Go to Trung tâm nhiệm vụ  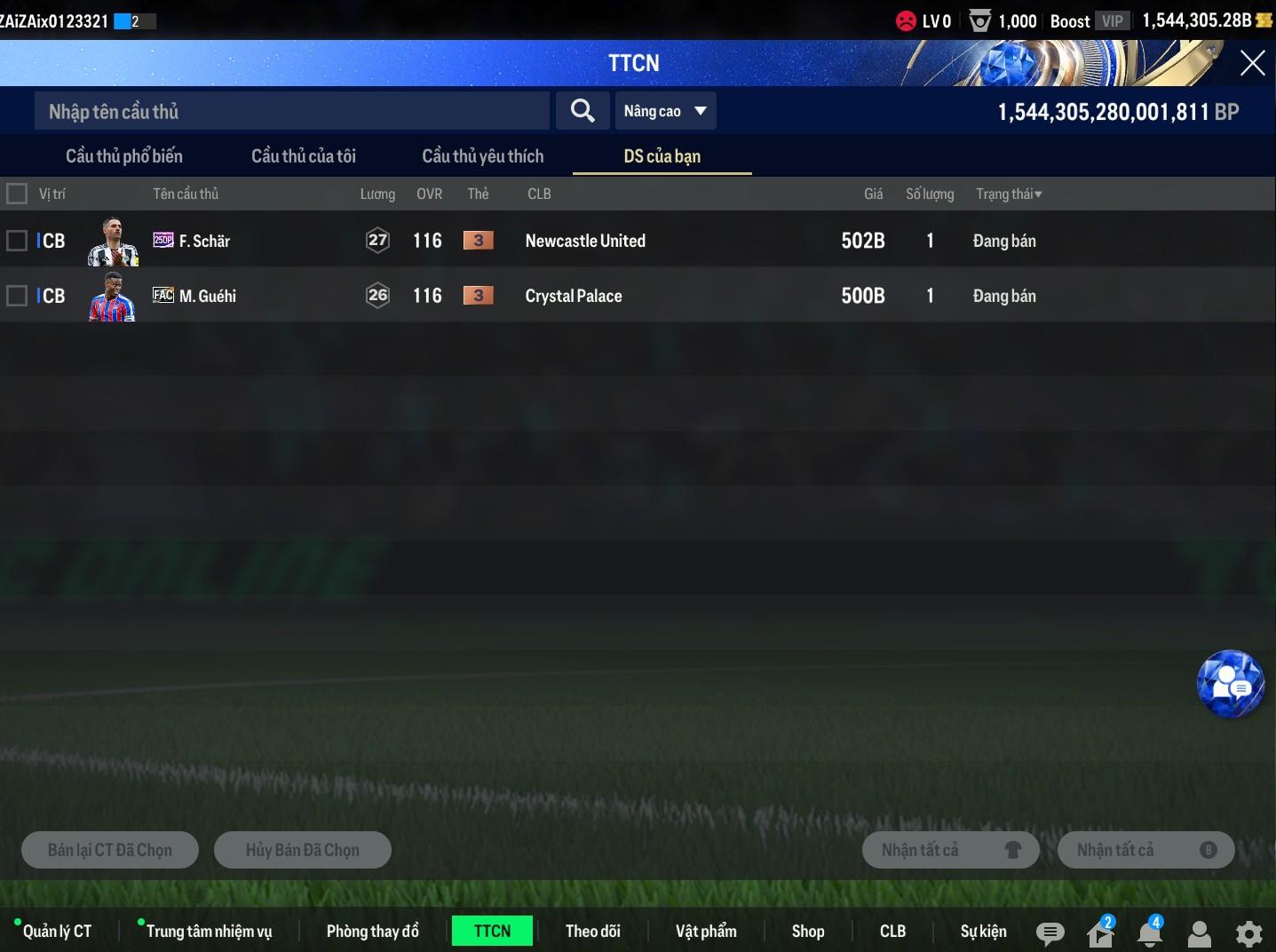click(209, 931)
